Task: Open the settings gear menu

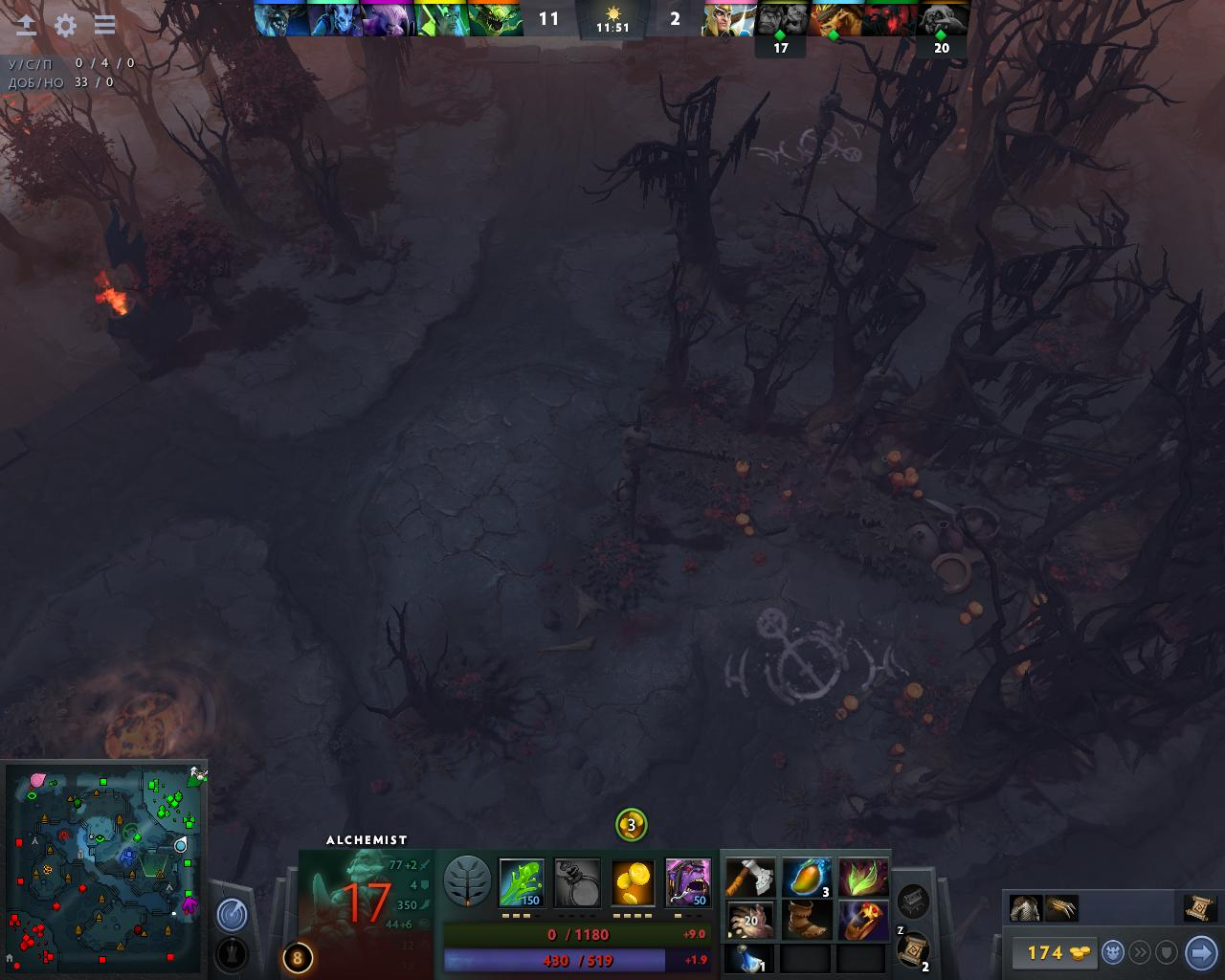Action: [x=65, y=25]
